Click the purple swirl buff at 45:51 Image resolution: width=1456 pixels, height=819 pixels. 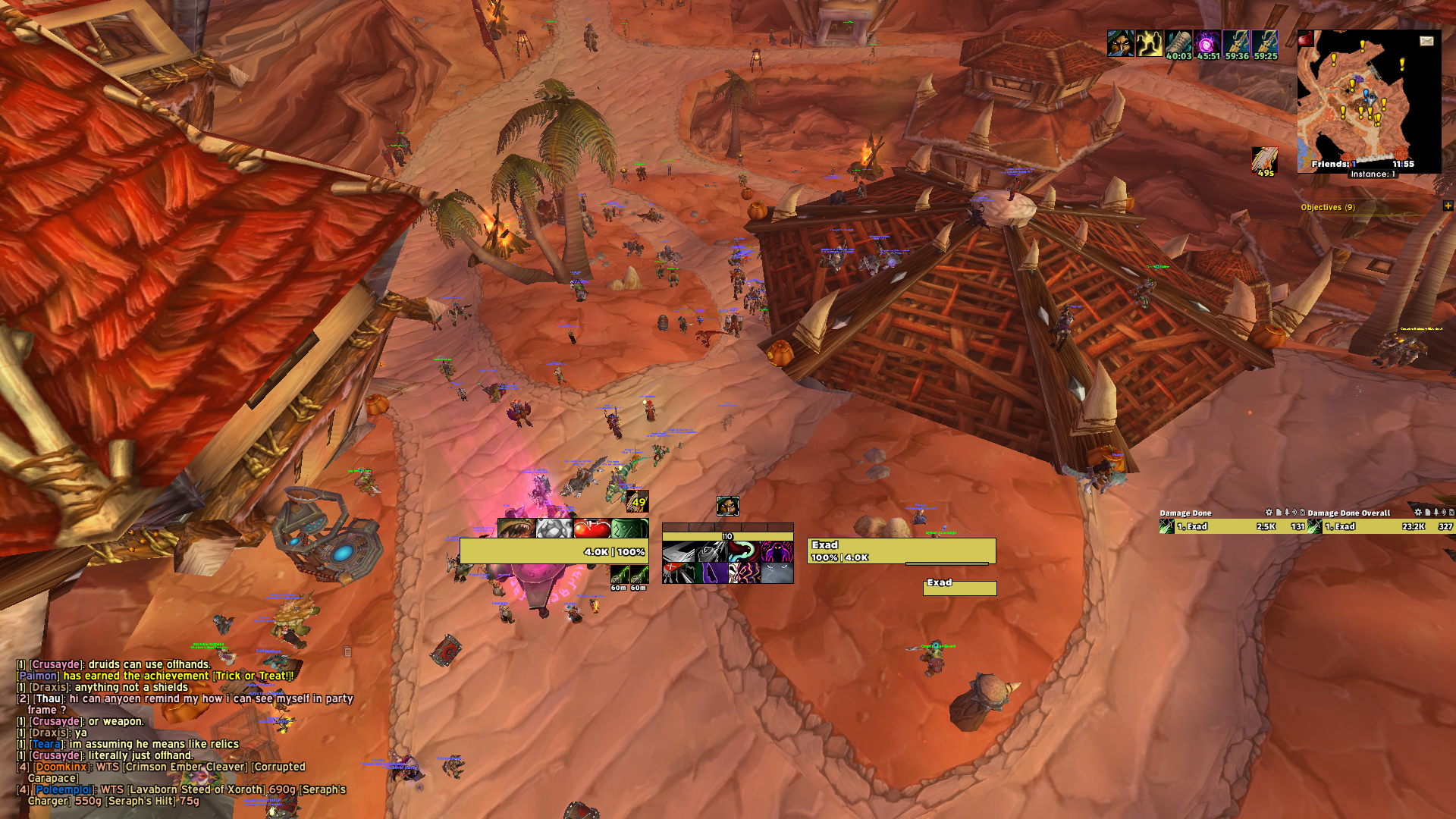1207,44
